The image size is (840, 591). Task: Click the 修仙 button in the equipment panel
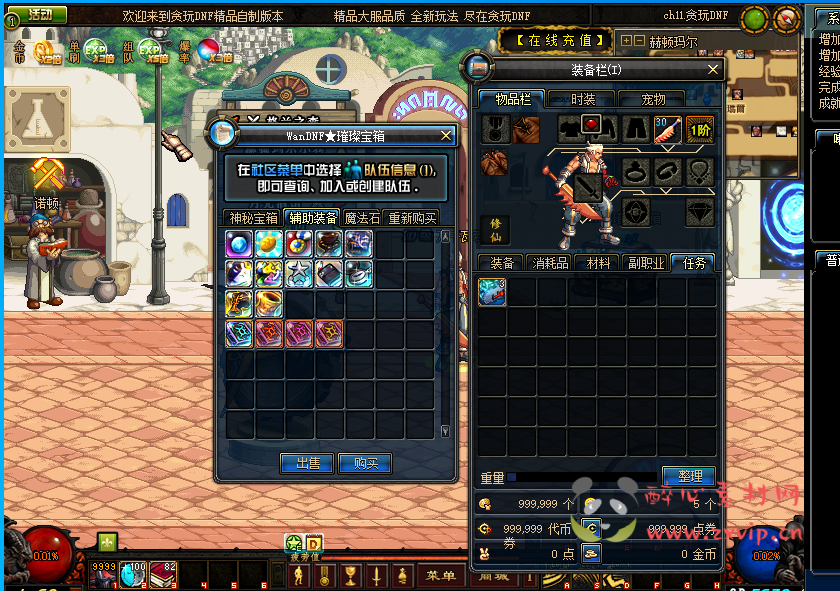coord(495,230)
